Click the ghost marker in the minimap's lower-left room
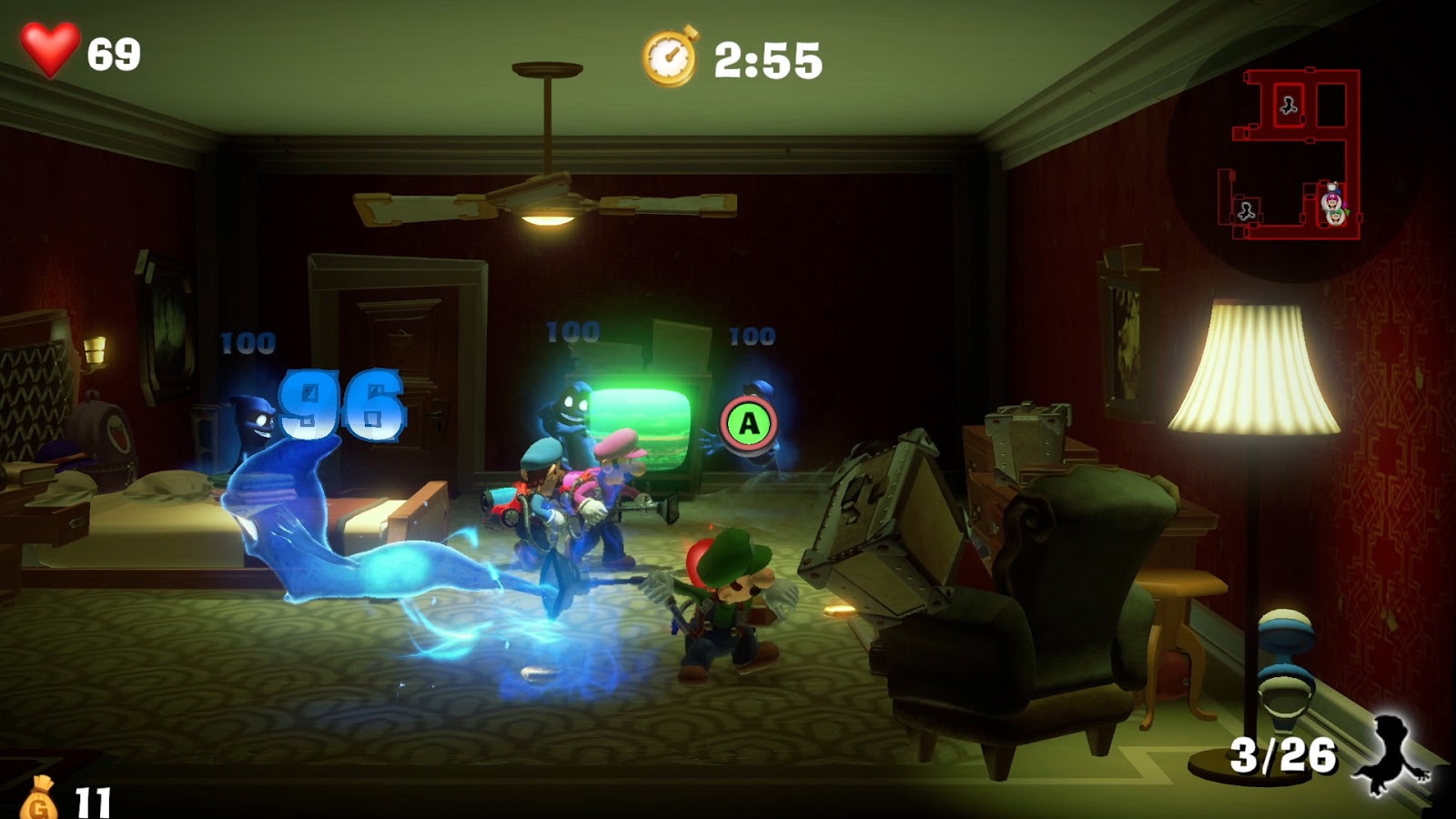Viewport: 1456px width, 819px height. point(1247,213)
